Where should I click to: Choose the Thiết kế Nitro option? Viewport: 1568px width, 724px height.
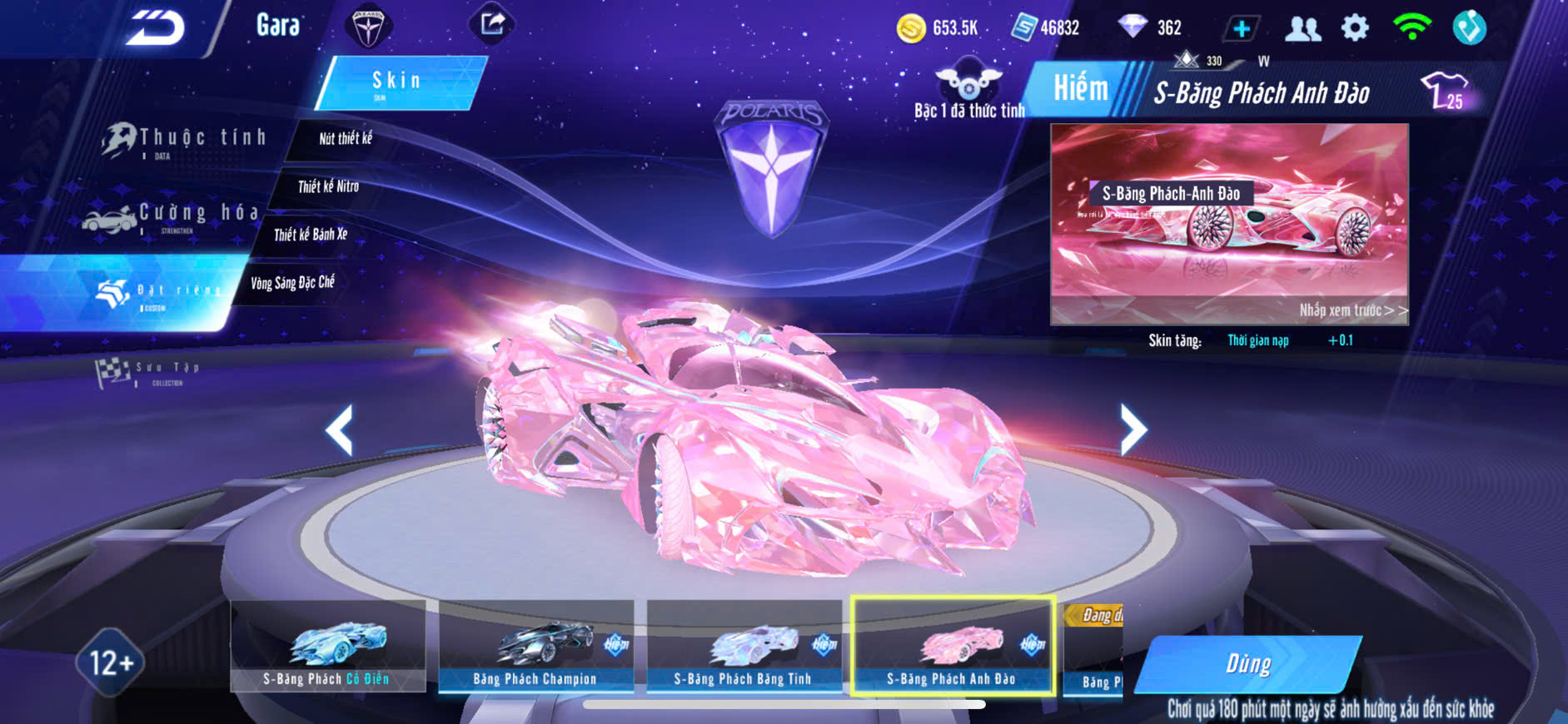coord(328,186)
